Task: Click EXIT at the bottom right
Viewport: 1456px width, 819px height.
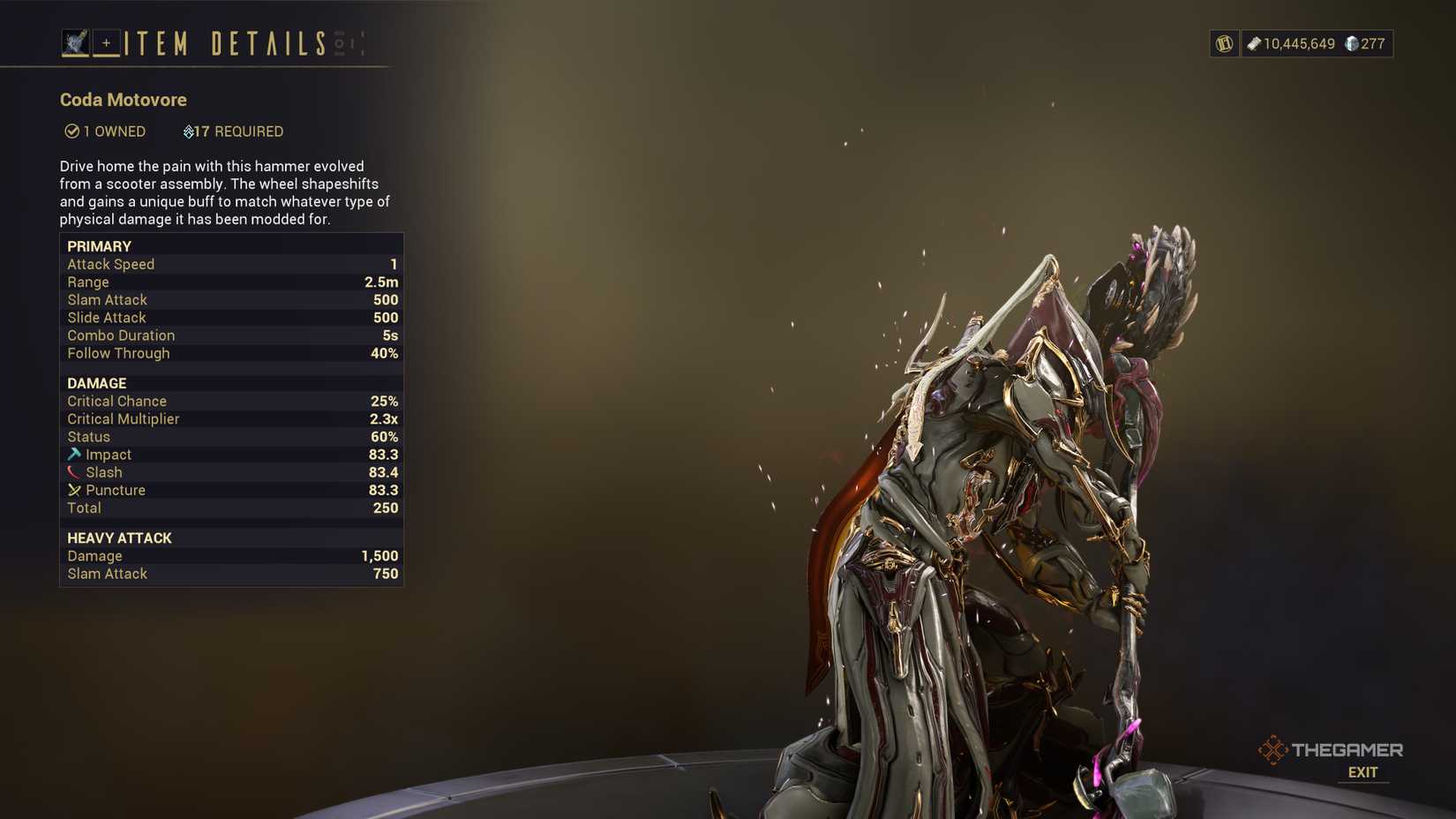Action: [1362, 772]
